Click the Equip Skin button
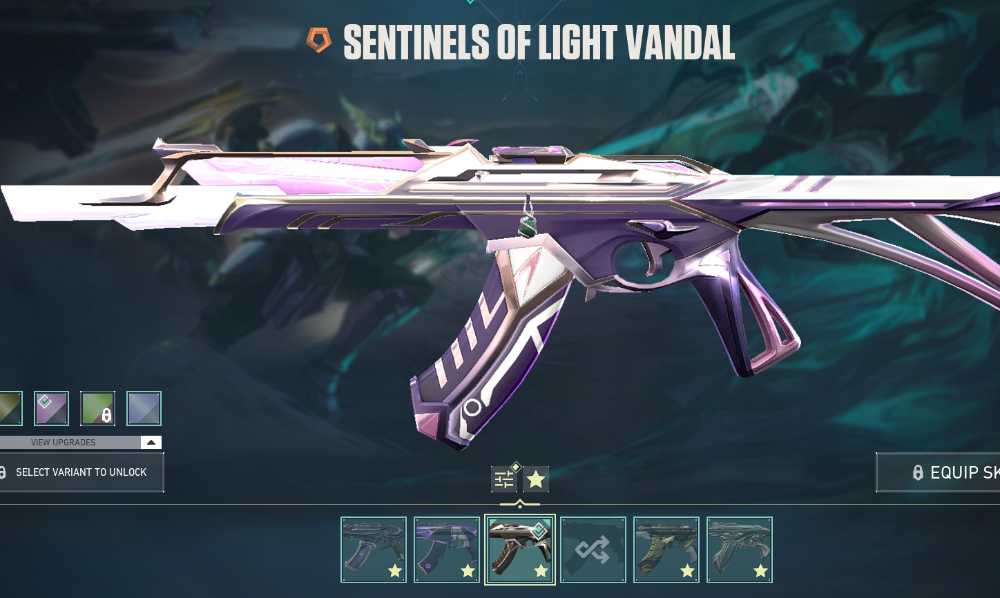The width and height of the screenshot is (1000, 598). 940,473
